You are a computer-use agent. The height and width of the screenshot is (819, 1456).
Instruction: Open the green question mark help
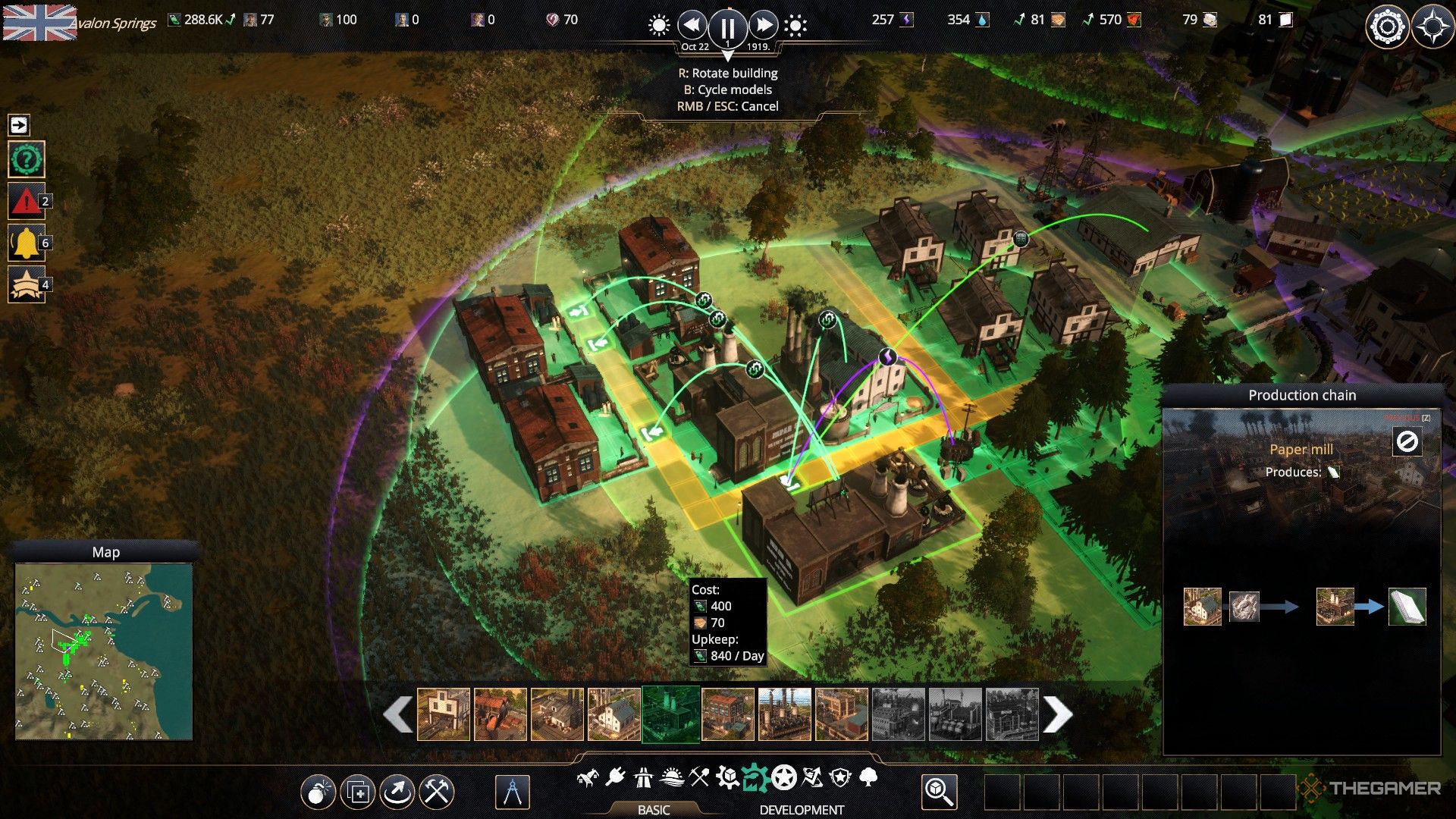[27, 160]
